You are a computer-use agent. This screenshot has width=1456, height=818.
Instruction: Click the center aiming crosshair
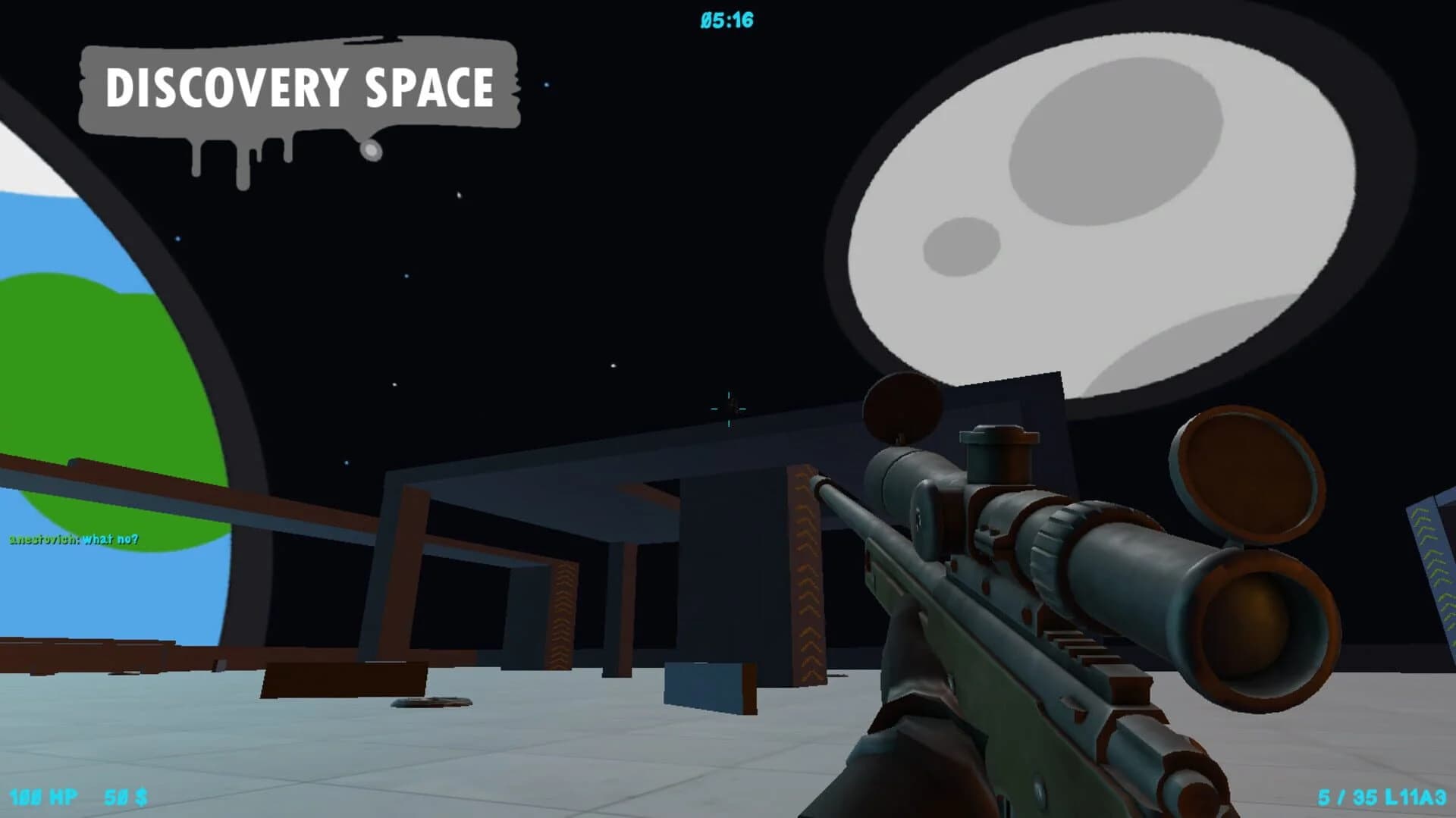[729, 409]
